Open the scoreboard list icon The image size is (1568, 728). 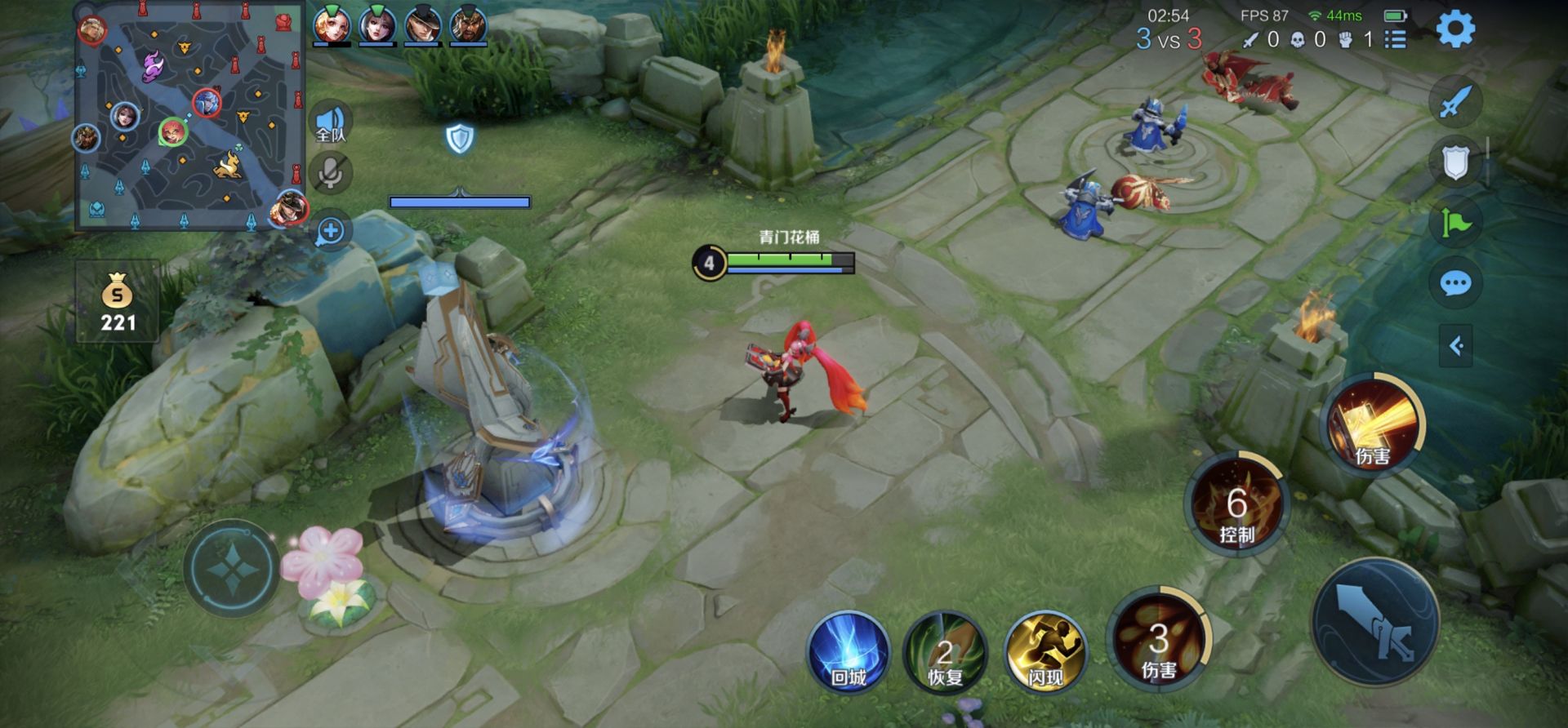1396,38
